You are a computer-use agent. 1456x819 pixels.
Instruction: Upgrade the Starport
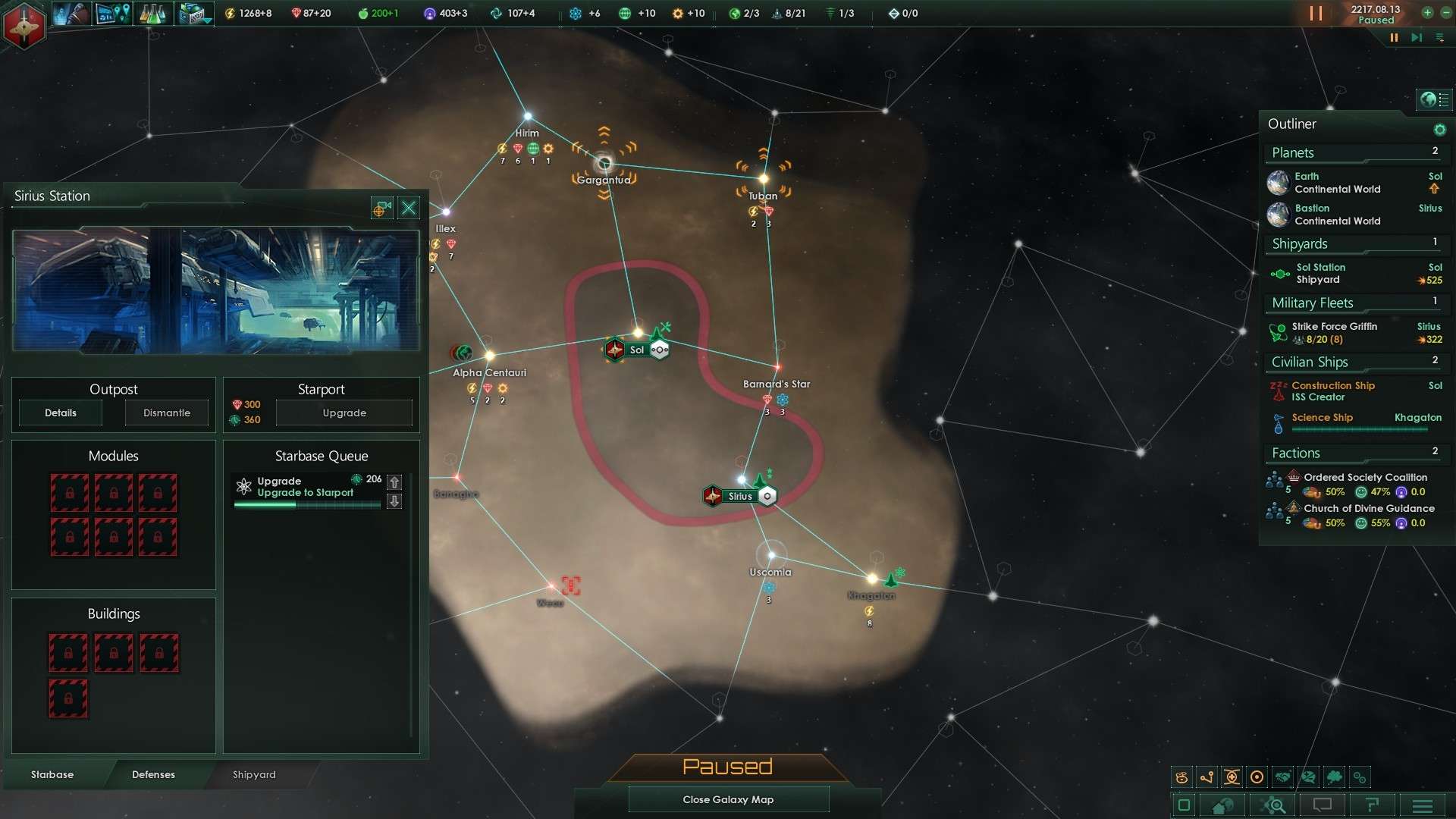pos(344,413)
